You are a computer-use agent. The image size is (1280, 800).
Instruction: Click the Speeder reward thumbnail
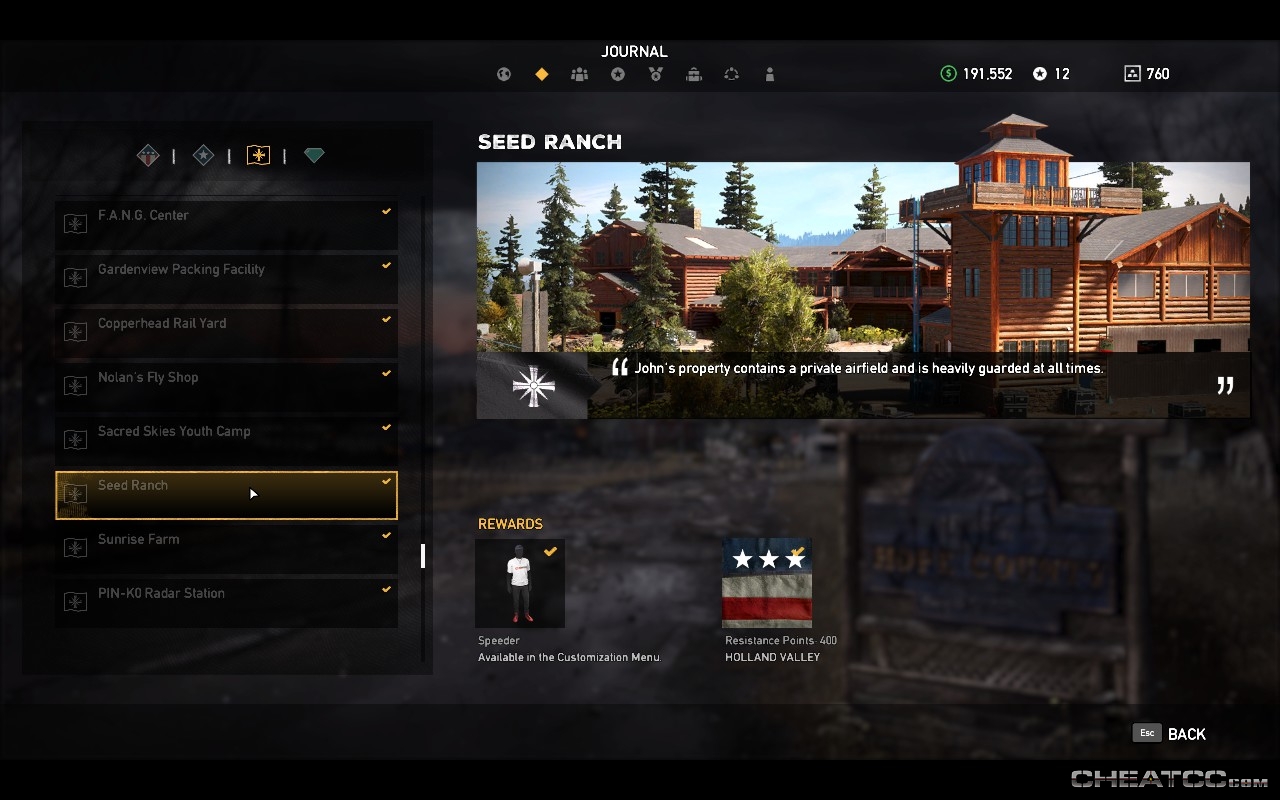(519, 583)
